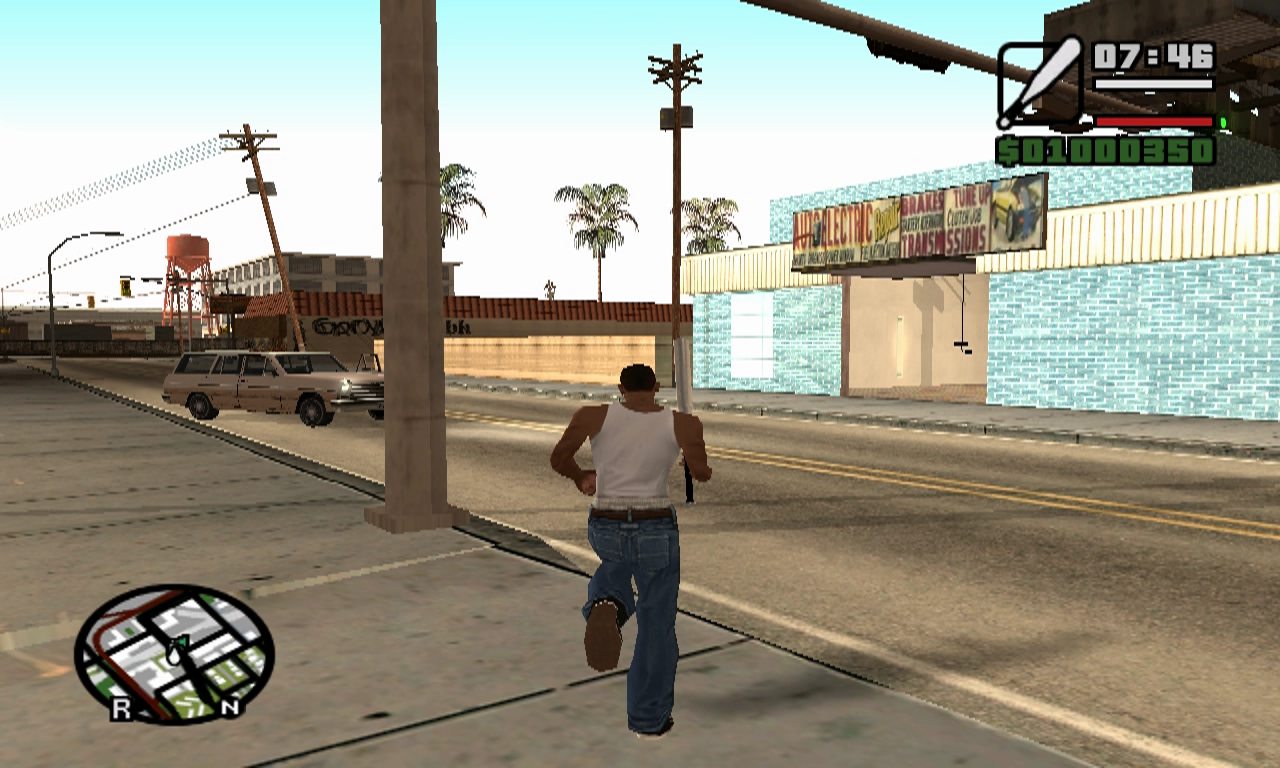This screenshot has height=768, width=1280.
Task: Click the baseball bat weapon icon
Action: (1040, 83)
